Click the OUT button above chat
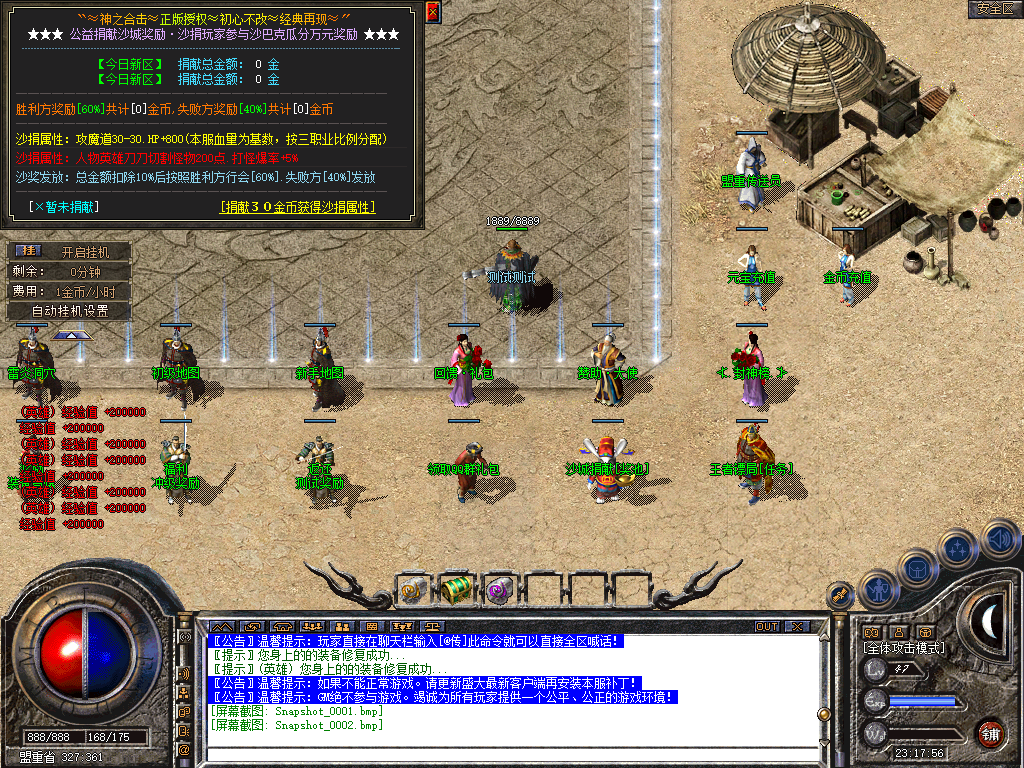This screenshot has width=1024, height=768. (x=767, y=627)
